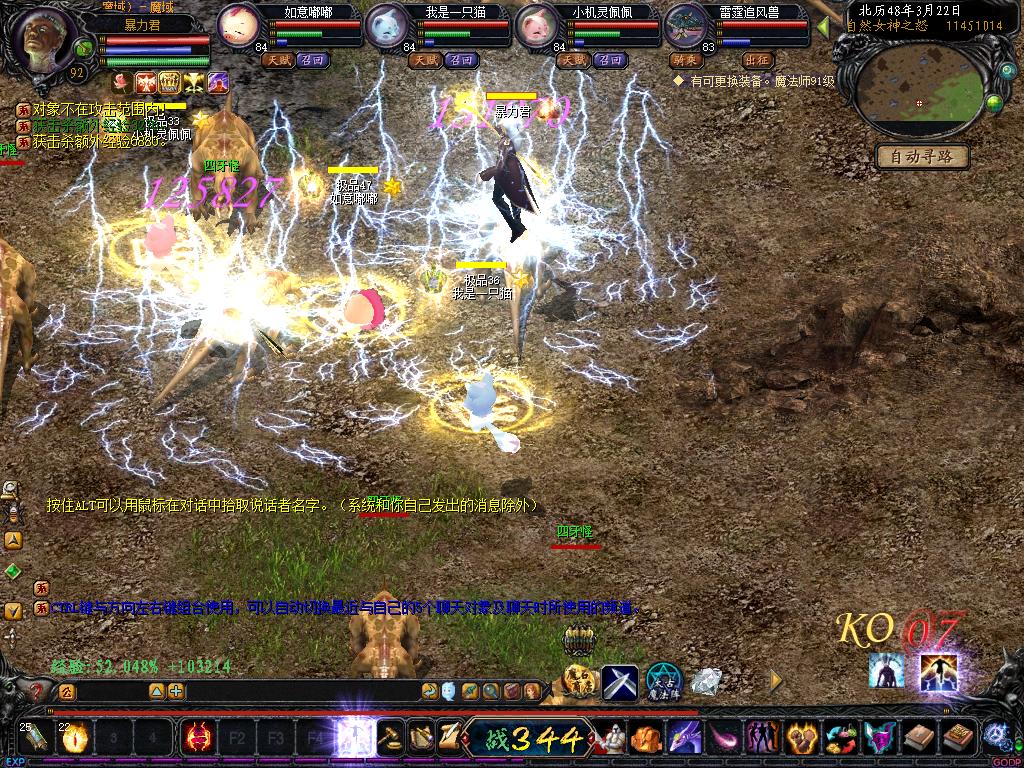Click the red question mark help button
Screen dimensions: 1024x768
point(38,690)
